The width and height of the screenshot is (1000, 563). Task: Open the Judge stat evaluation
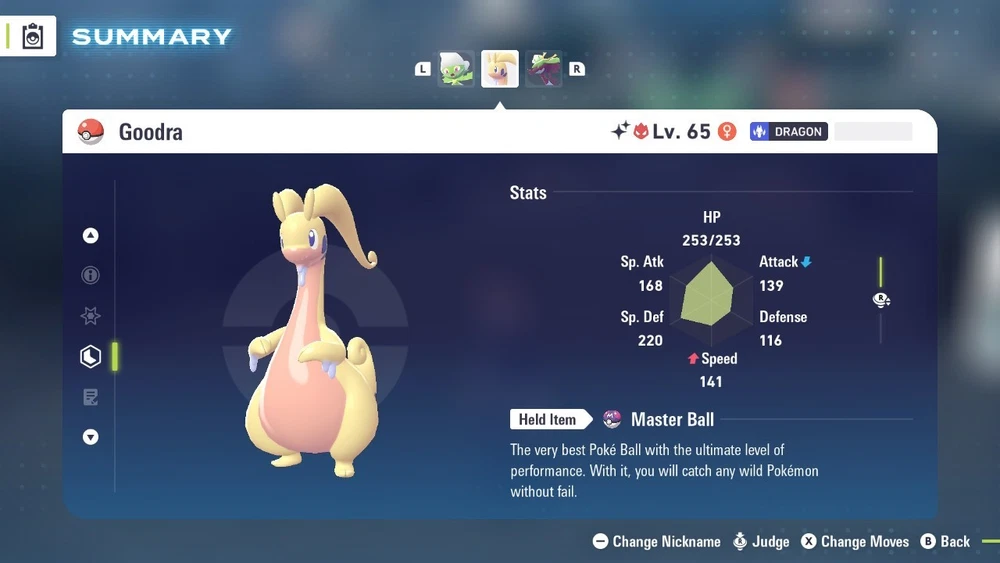click(760, 541)
